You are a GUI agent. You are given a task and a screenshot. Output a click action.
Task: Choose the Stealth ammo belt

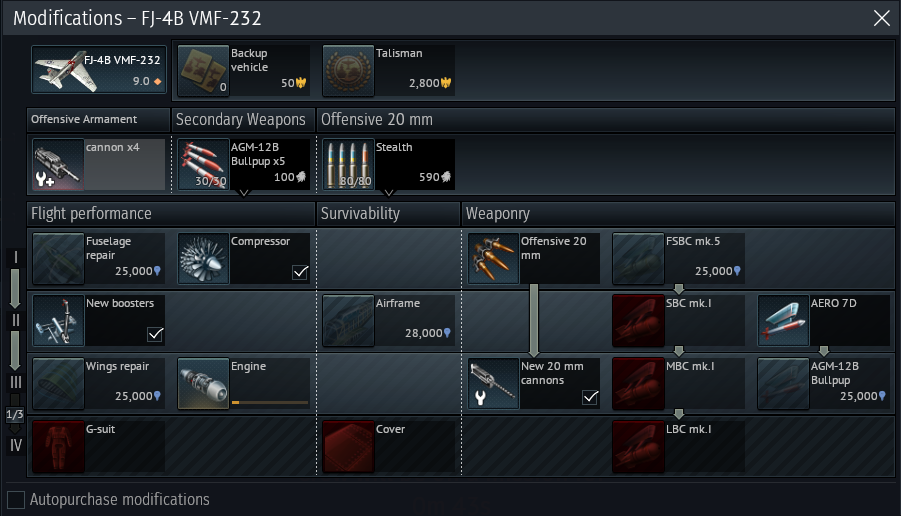(388, 163)
